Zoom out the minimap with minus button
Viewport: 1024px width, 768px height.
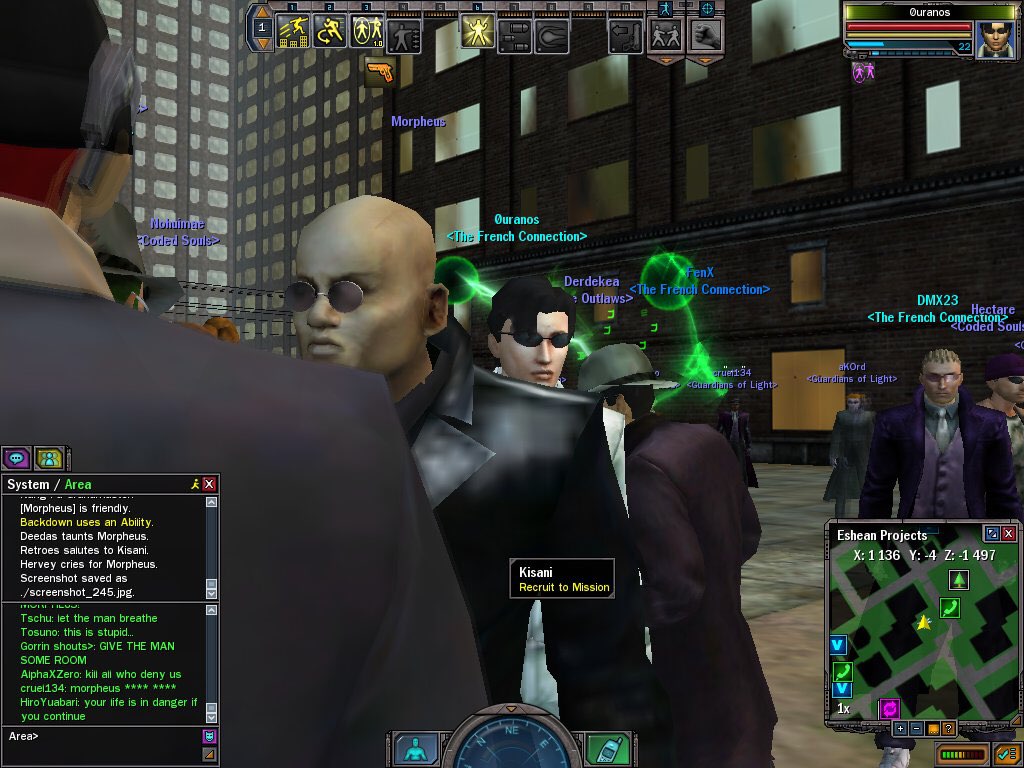pyautogui.click(x=917, y=728)
